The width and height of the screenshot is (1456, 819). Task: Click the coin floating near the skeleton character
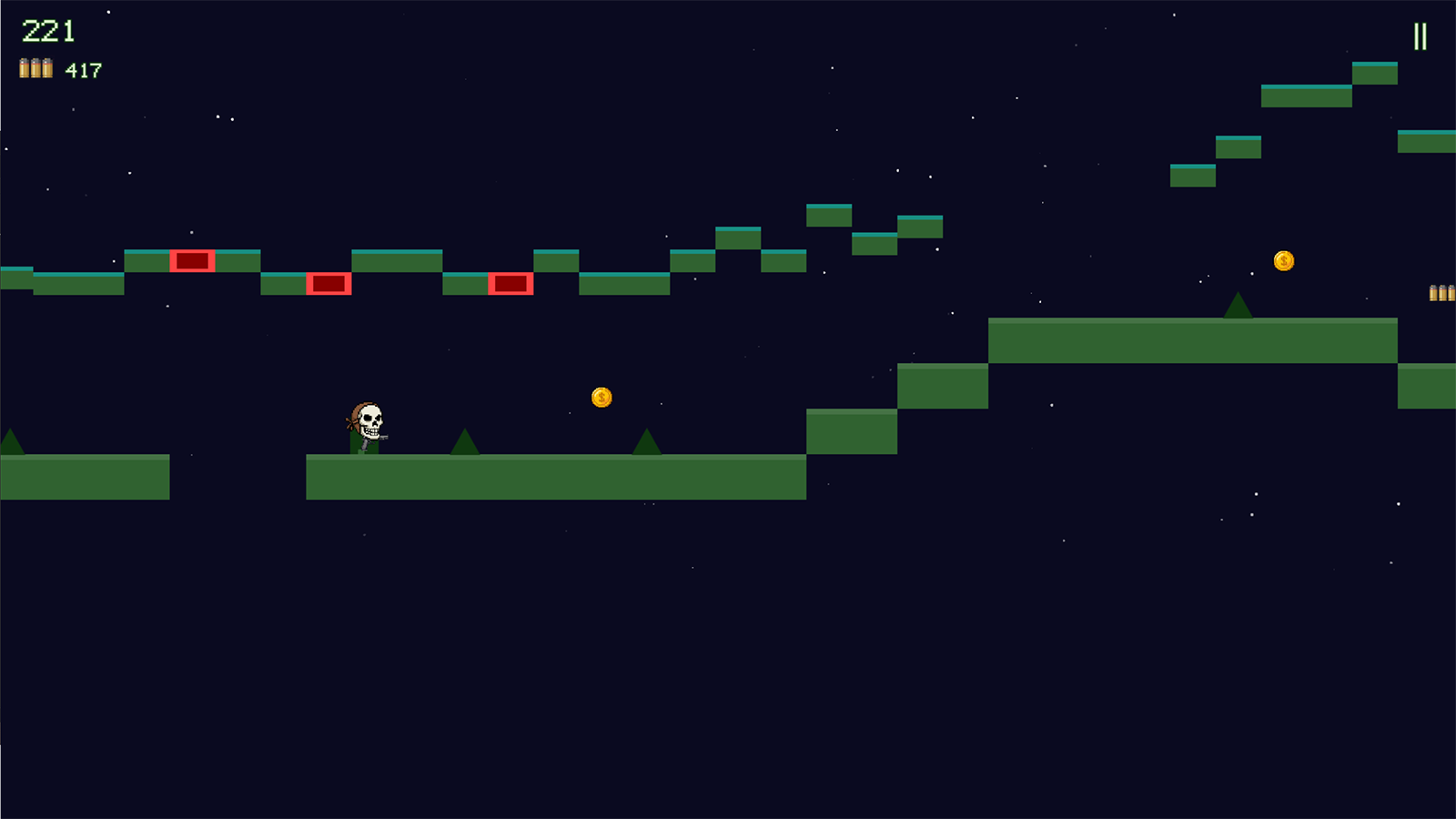point(601,396)
